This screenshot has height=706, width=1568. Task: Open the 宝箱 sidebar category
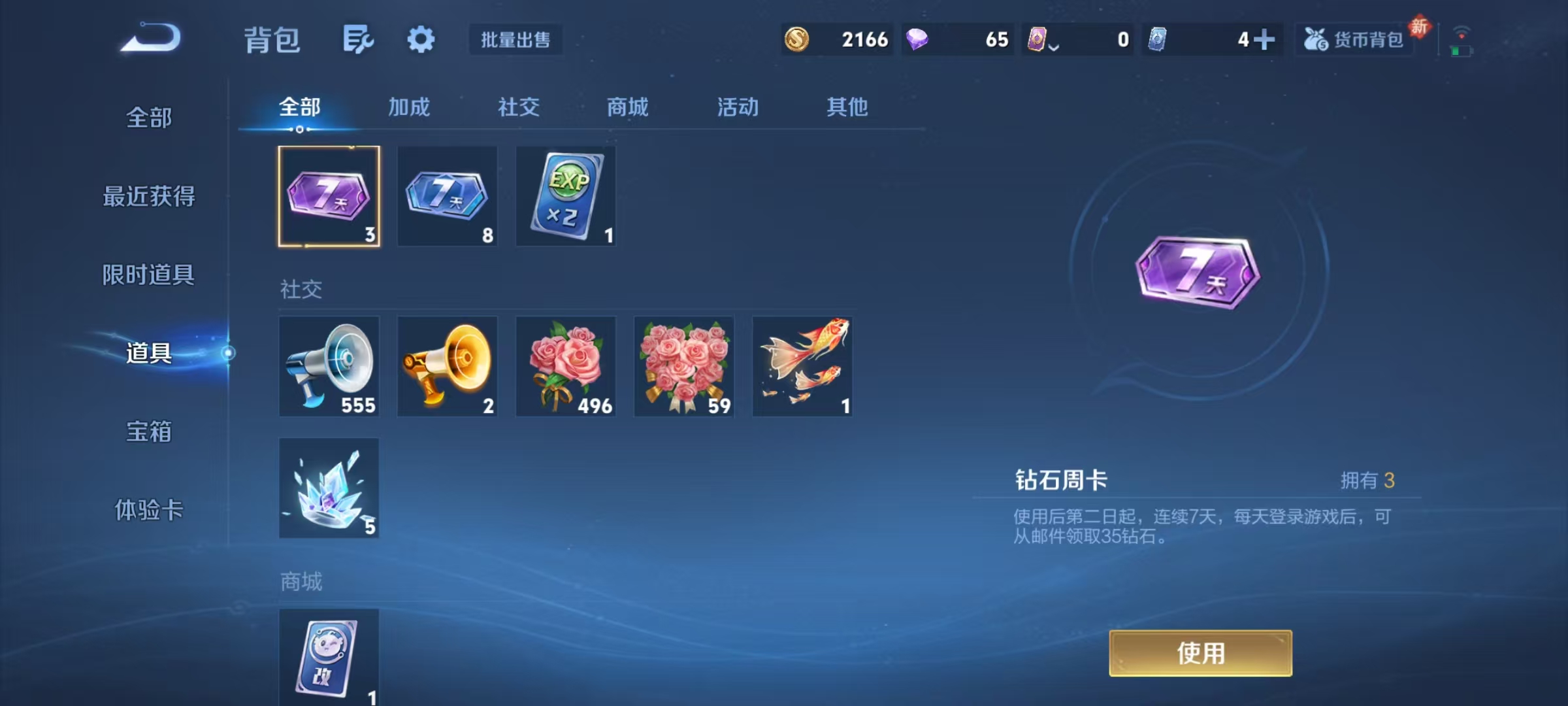click(x=149, y=433)
